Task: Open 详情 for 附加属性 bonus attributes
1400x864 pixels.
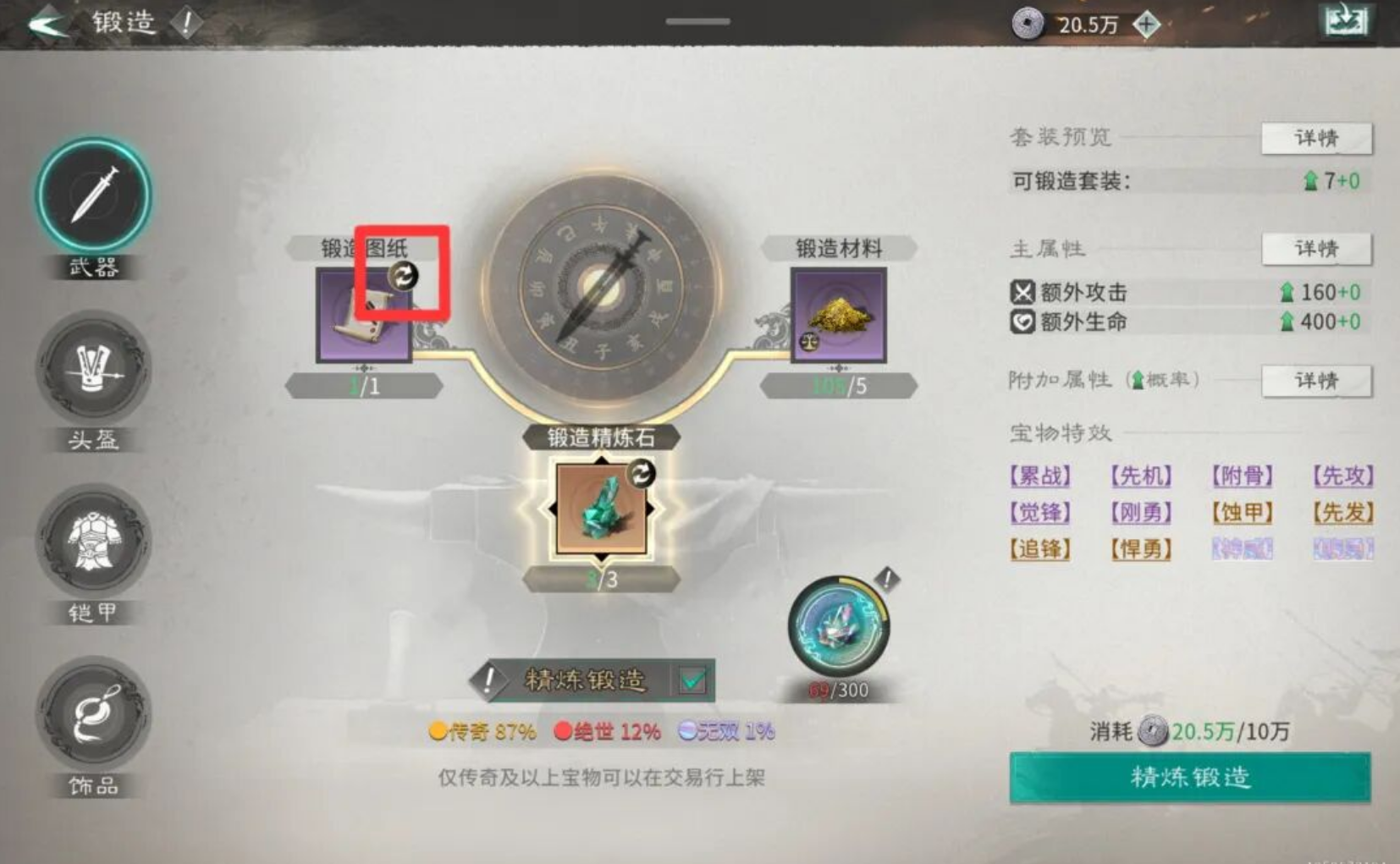Action: 1317,381
